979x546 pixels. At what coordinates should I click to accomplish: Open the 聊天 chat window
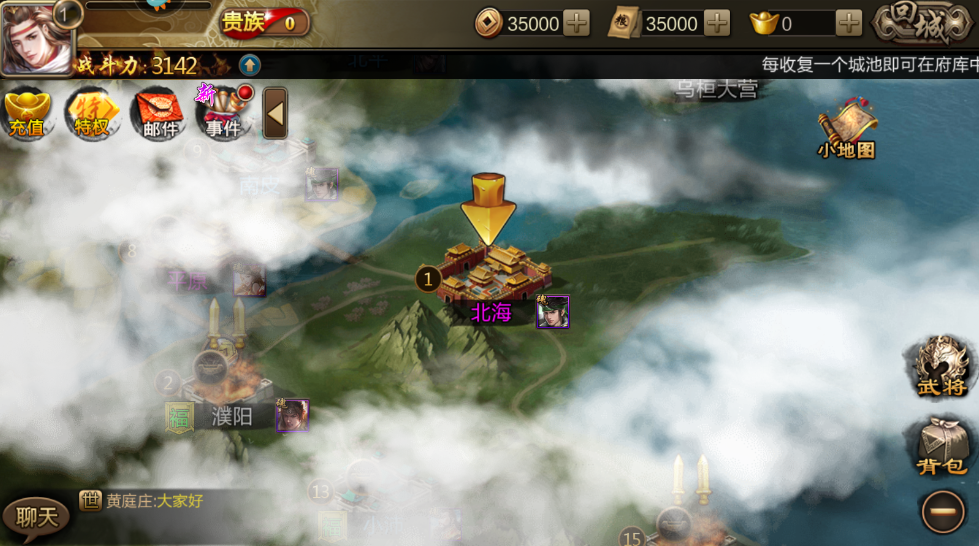point(36,516)
